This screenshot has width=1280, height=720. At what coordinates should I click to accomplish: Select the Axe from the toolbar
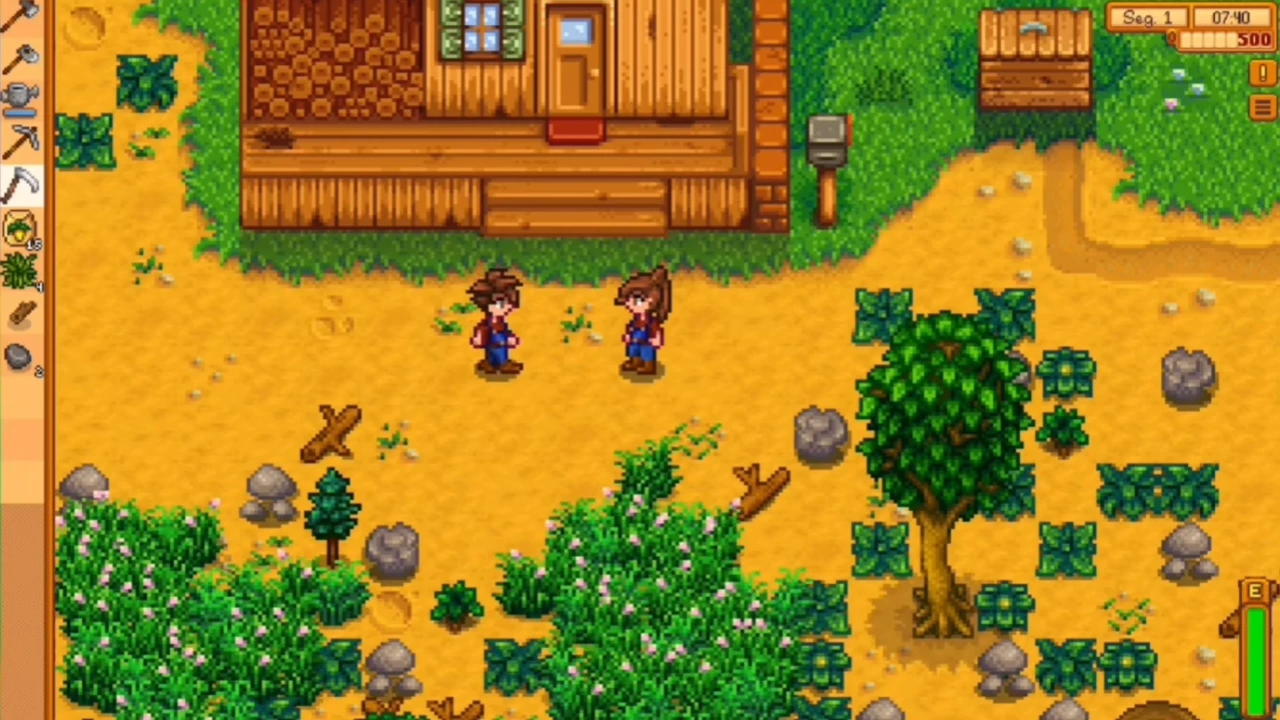22,15
